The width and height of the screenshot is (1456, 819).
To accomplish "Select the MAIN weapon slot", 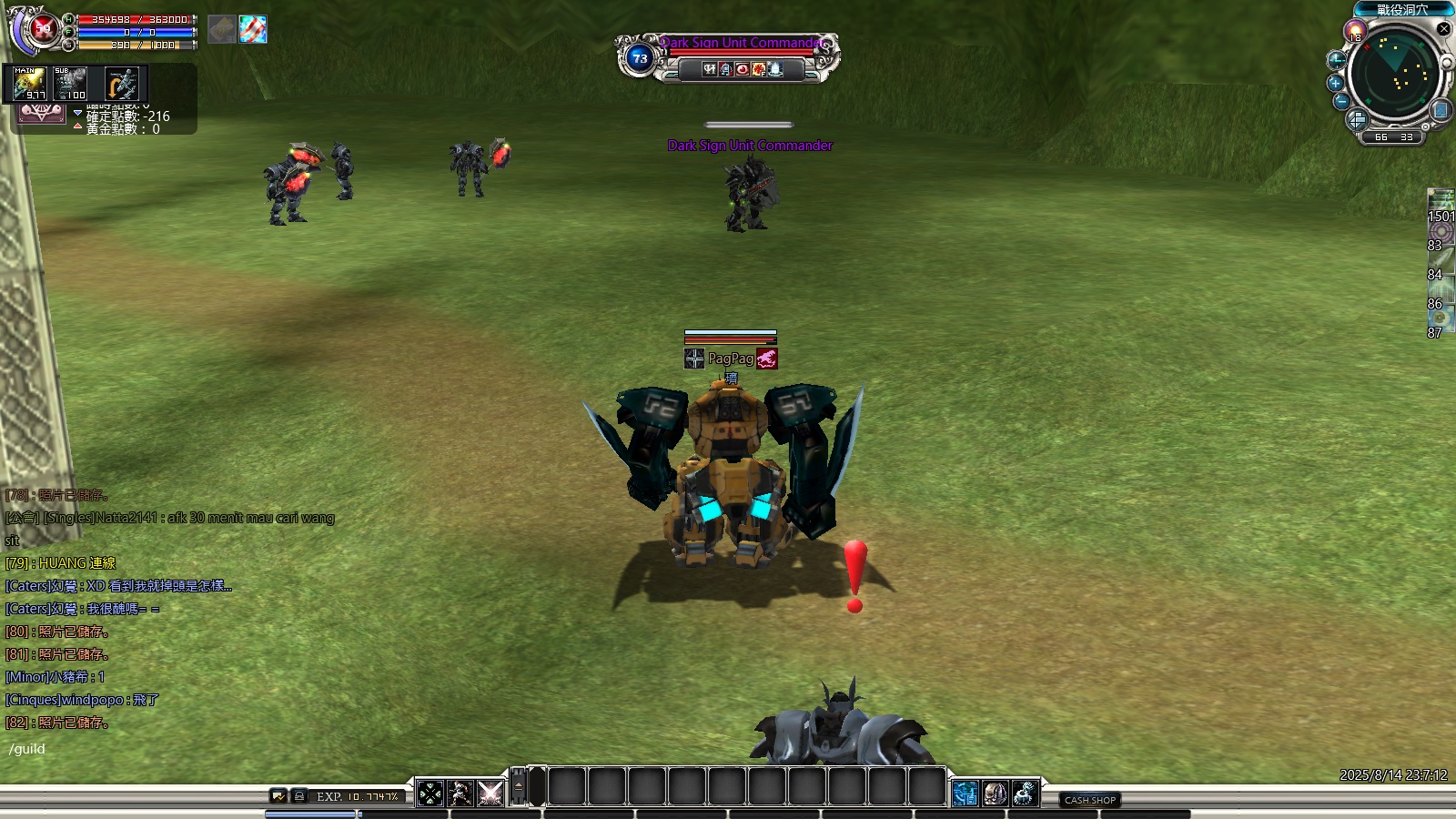I will [29, 84].
